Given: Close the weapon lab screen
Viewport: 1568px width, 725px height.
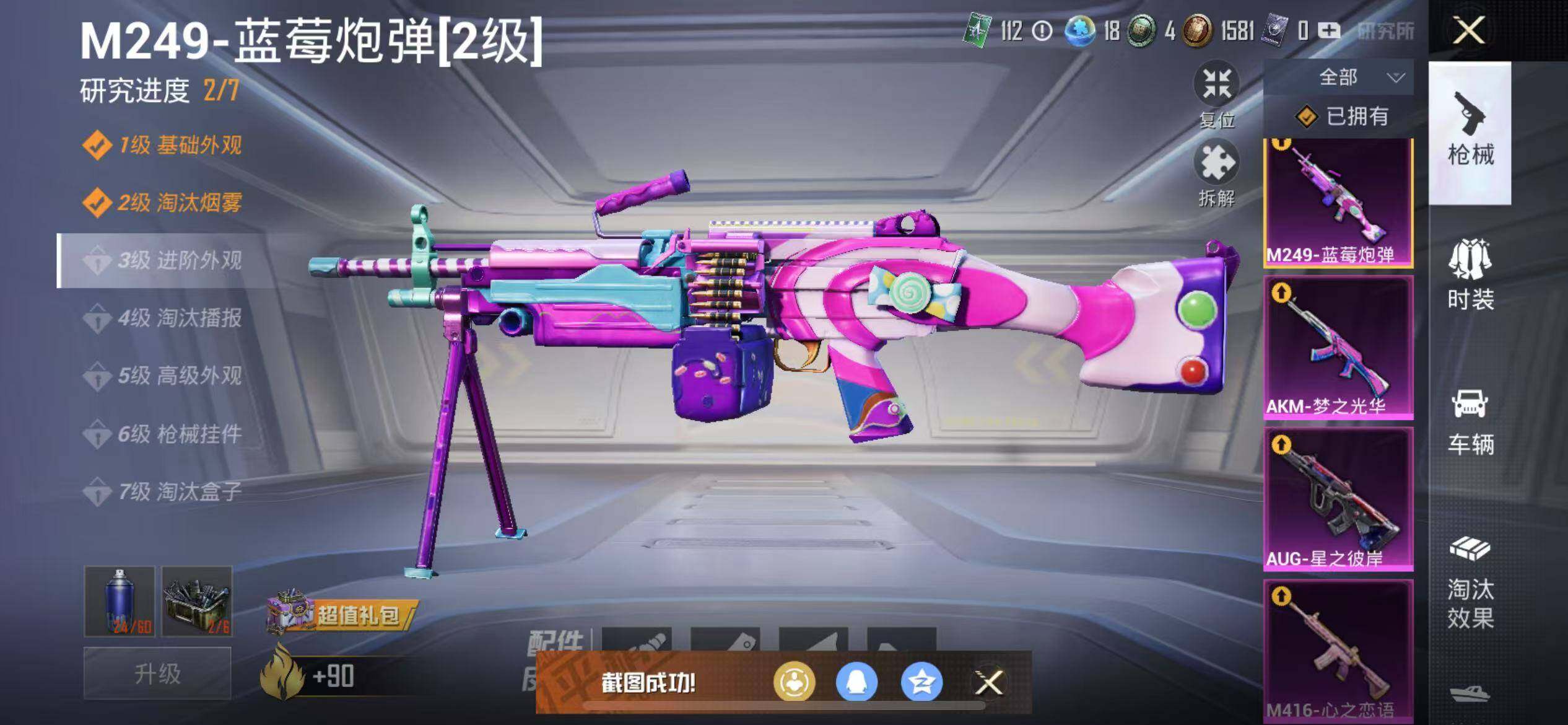Looking at the screenshot, I should click(1468, 31).
